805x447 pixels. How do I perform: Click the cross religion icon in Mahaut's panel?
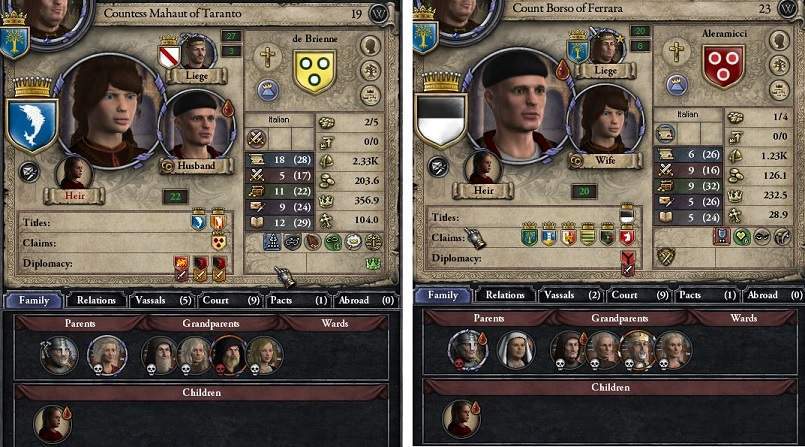(266, 57)
